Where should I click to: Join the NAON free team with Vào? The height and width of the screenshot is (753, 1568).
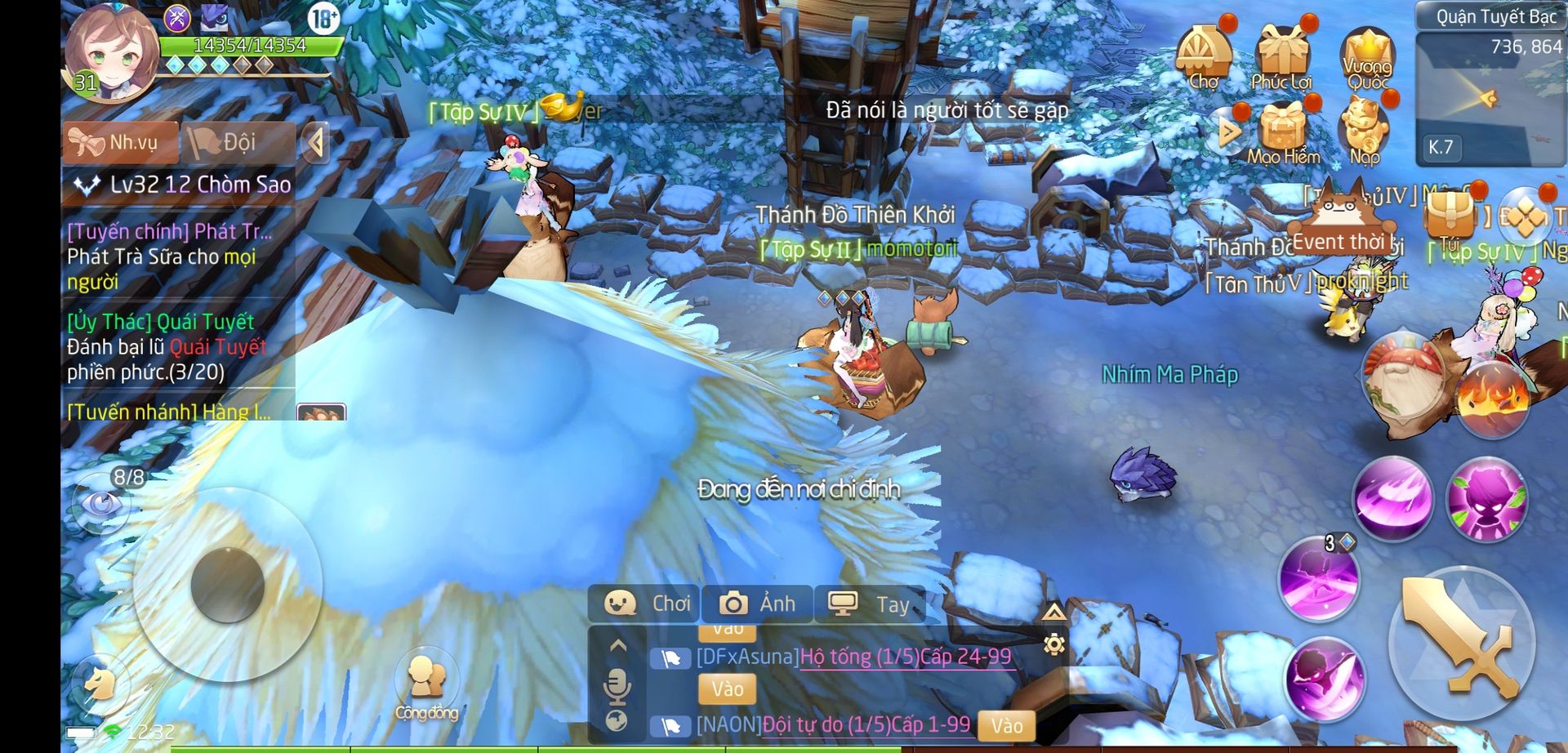click(x=1006, y=726)
